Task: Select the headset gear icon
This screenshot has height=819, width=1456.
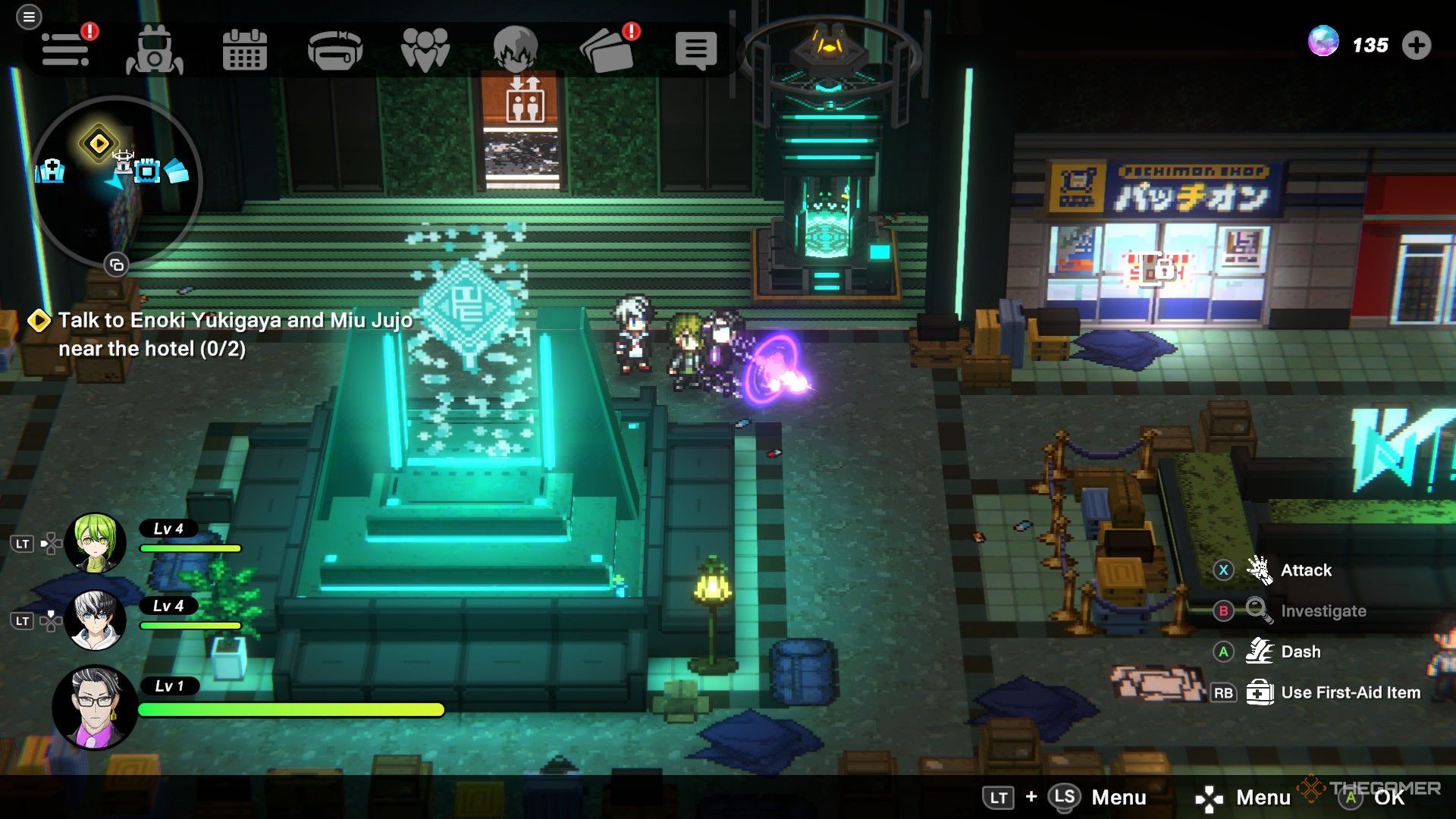Action: [334, 50]
